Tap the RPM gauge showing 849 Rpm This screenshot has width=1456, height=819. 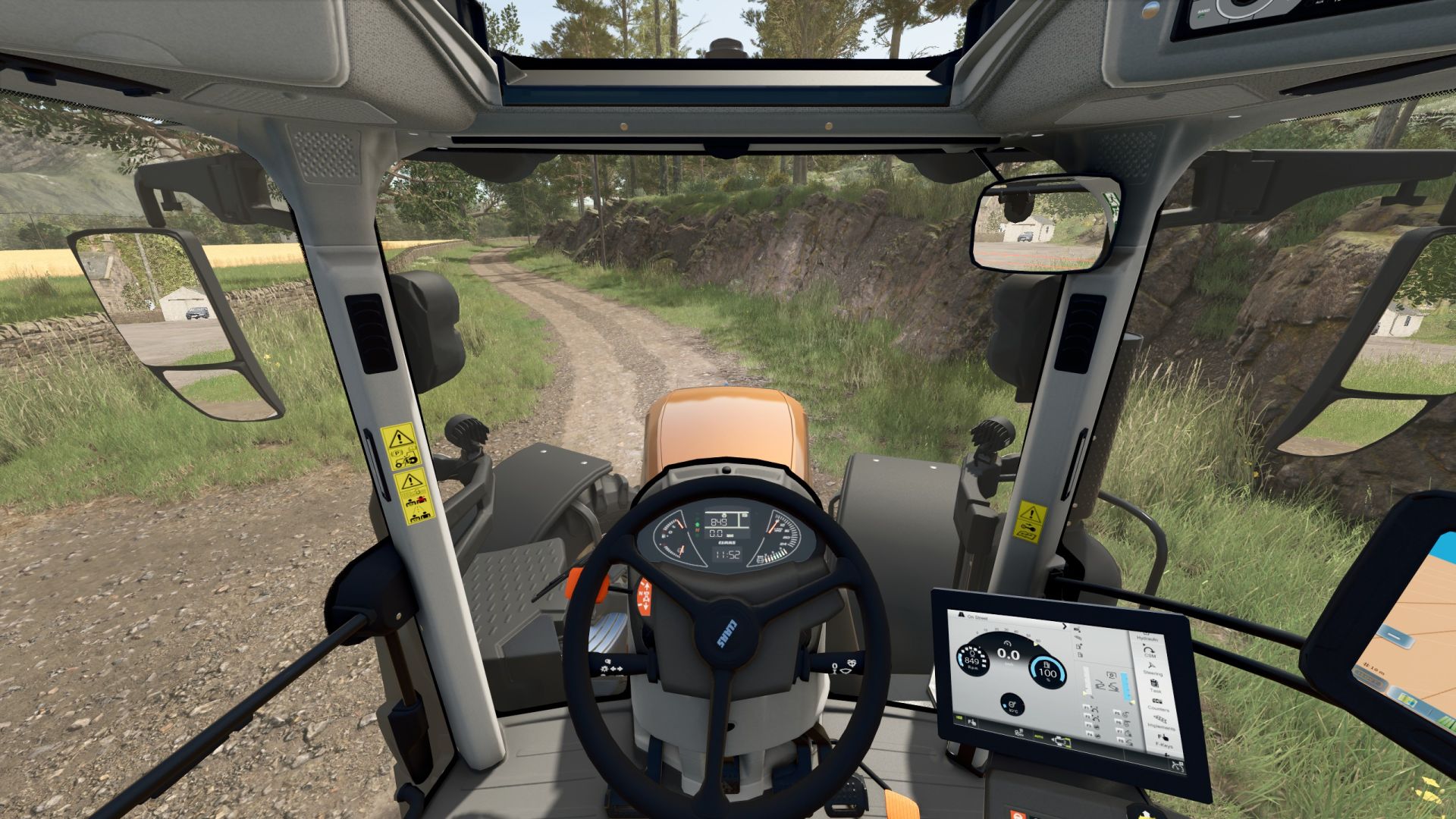(x=972, y=658)
